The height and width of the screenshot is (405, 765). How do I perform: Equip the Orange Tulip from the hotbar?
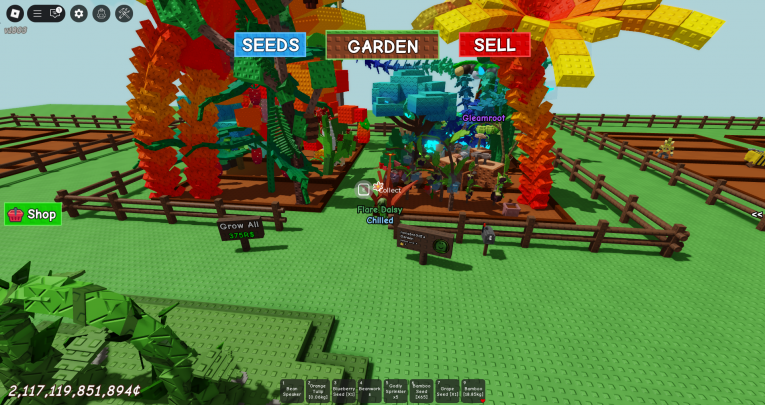[318, 391]
